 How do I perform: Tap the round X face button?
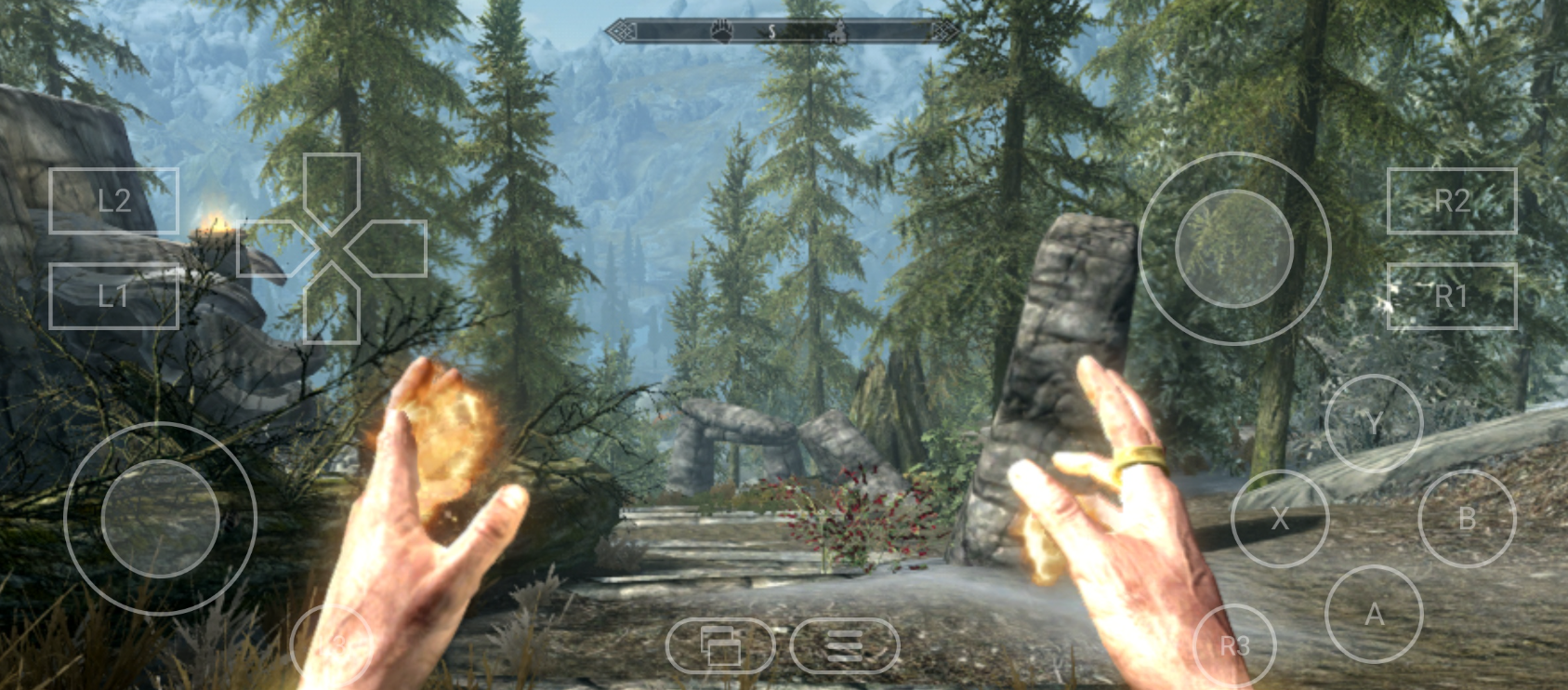click(x=1280, y=519)
